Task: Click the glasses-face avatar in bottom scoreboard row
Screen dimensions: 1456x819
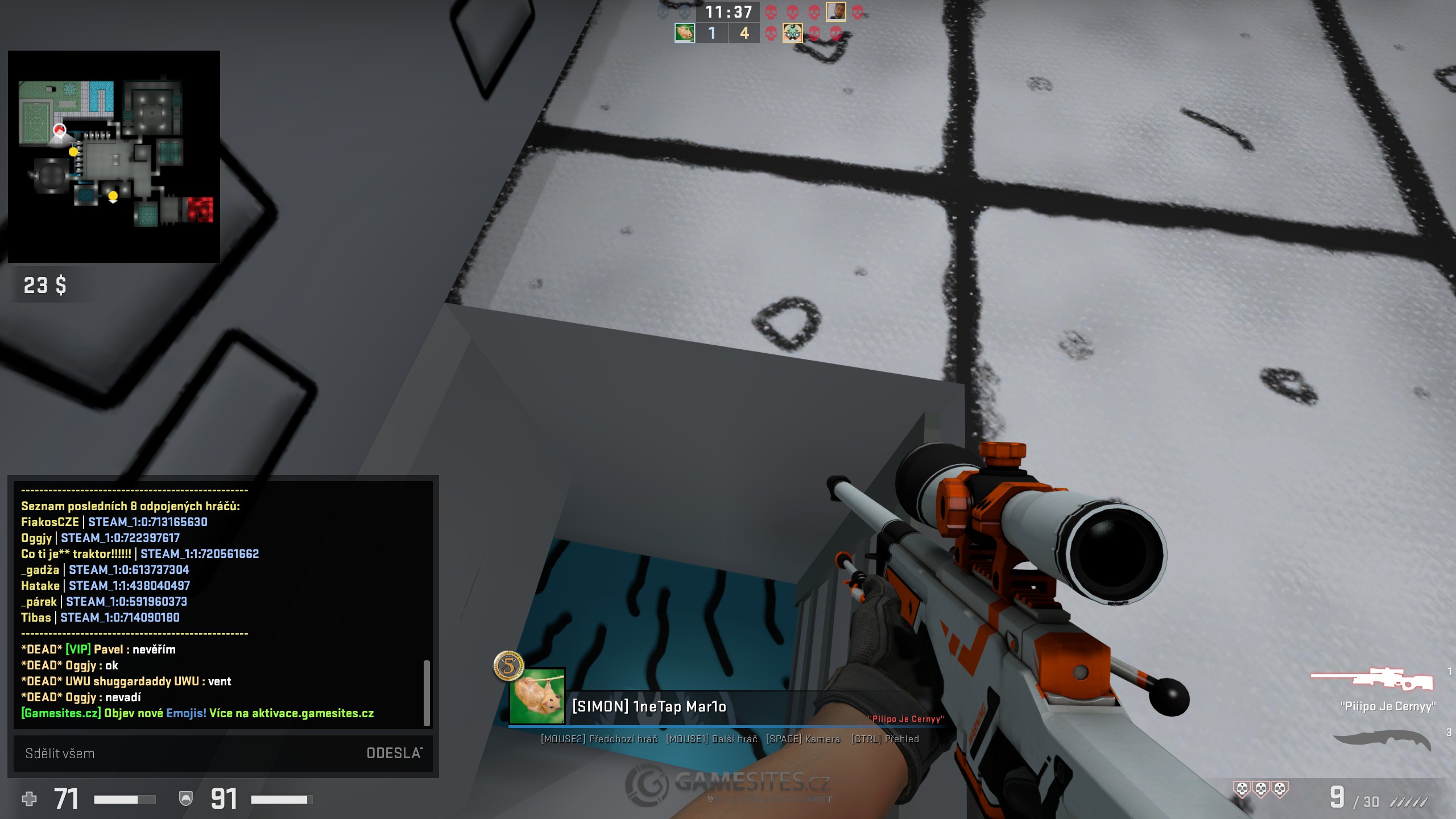Action: (x=792, y=33)
